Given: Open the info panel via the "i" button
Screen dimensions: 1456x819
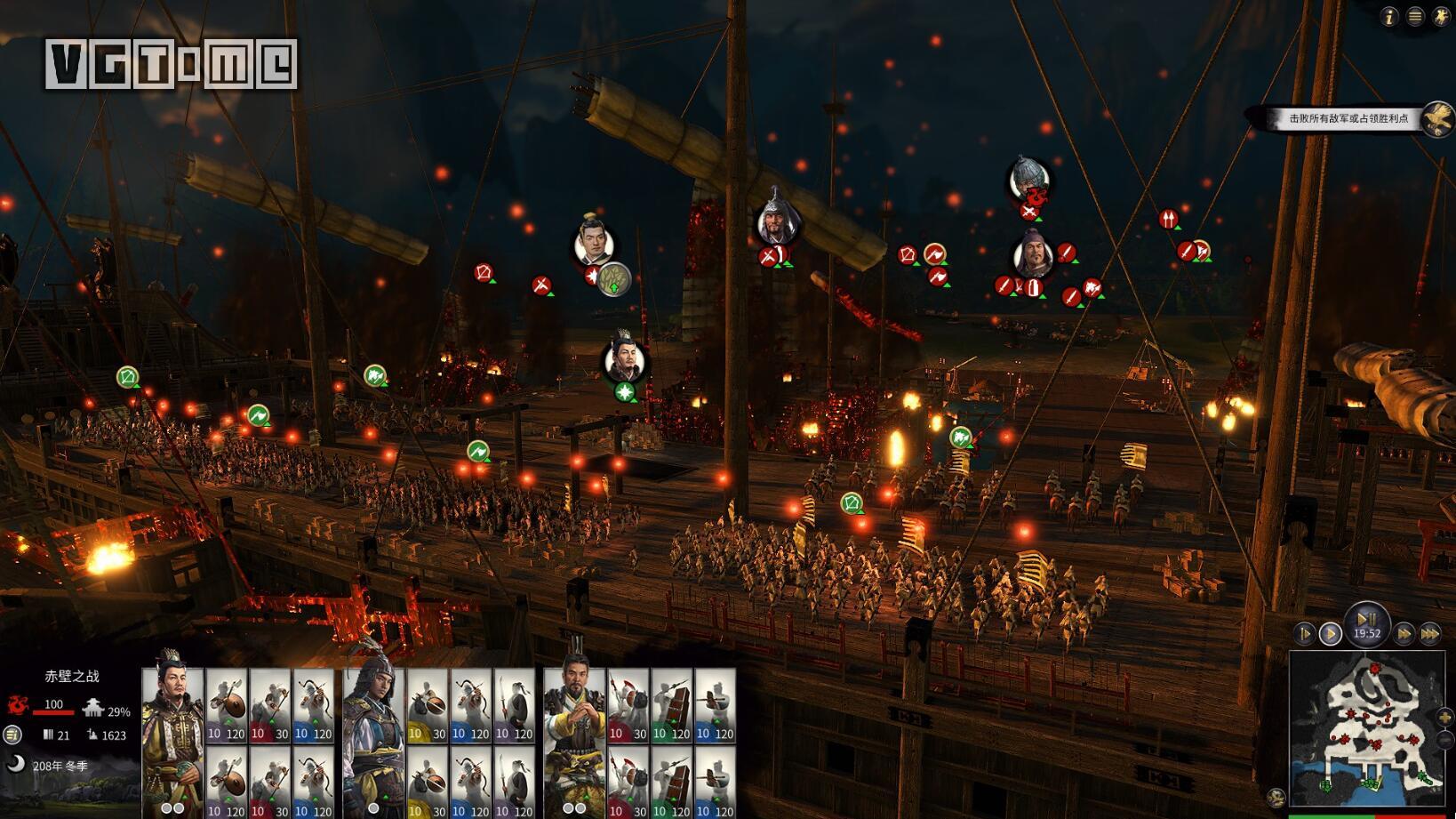Looking at the screenshot, I should pyautogui.click(x=1389, y=16).
